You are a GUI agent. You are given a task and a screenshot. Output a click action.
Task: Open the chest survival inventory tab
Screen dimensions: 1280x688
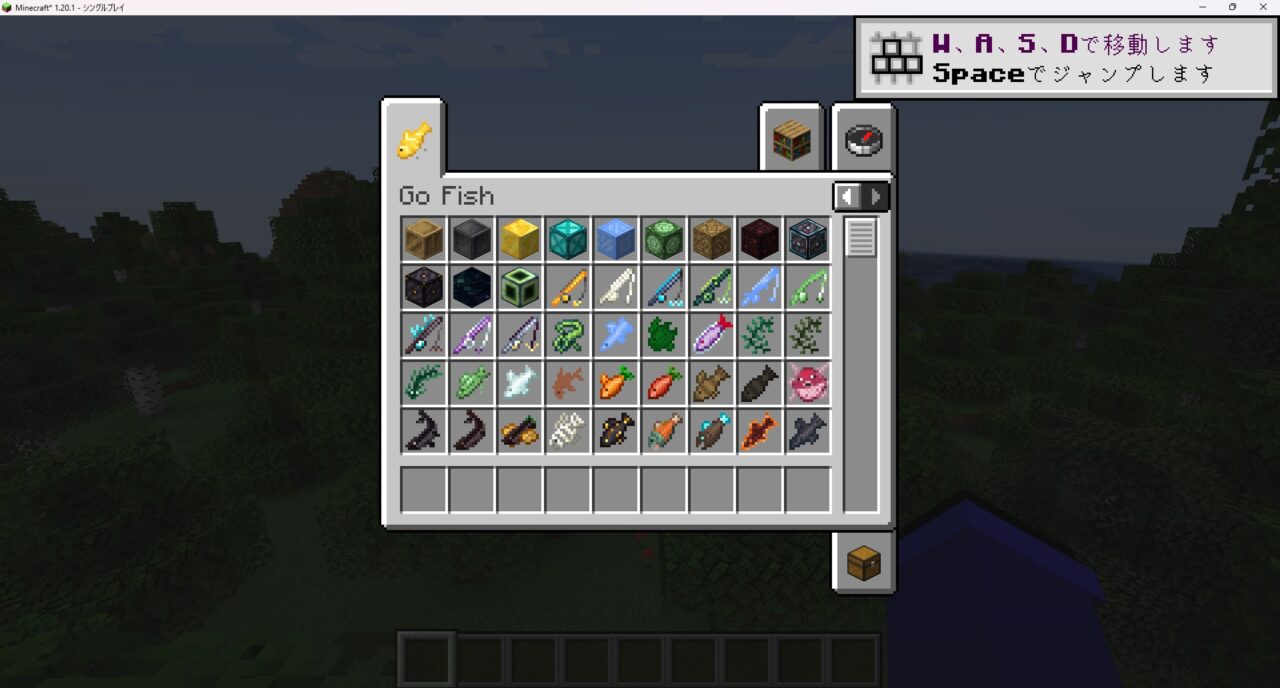[863, 563]
